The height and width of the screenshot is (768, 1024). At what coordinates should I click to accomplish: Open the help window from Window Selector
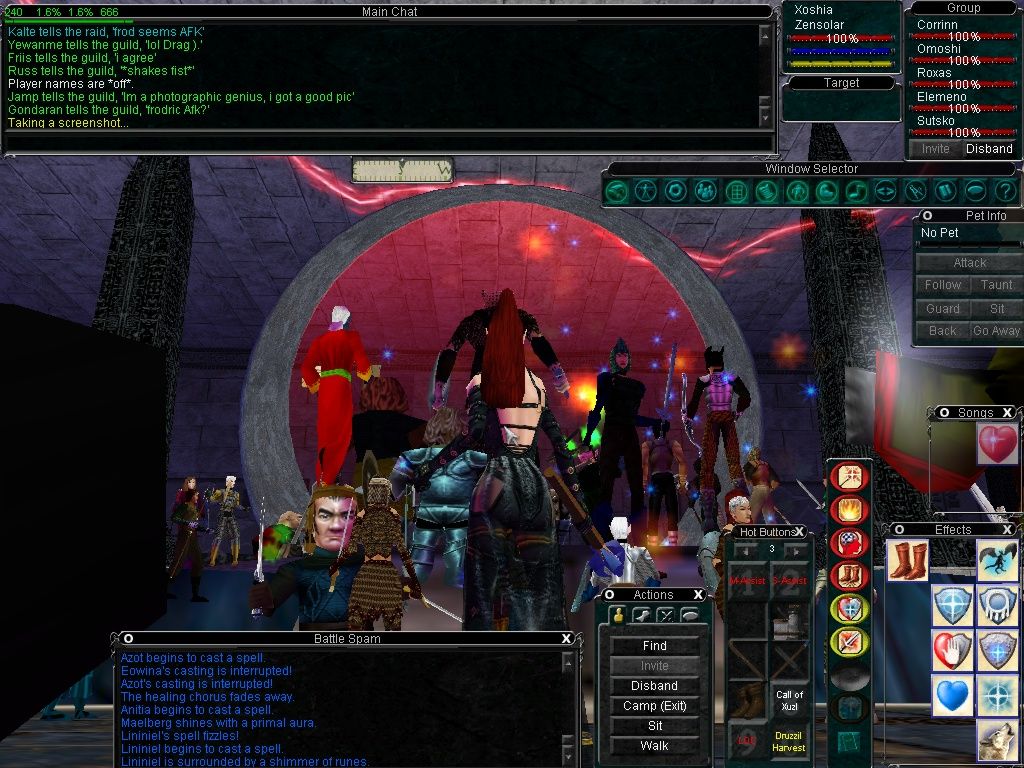tap(1005, 190)
